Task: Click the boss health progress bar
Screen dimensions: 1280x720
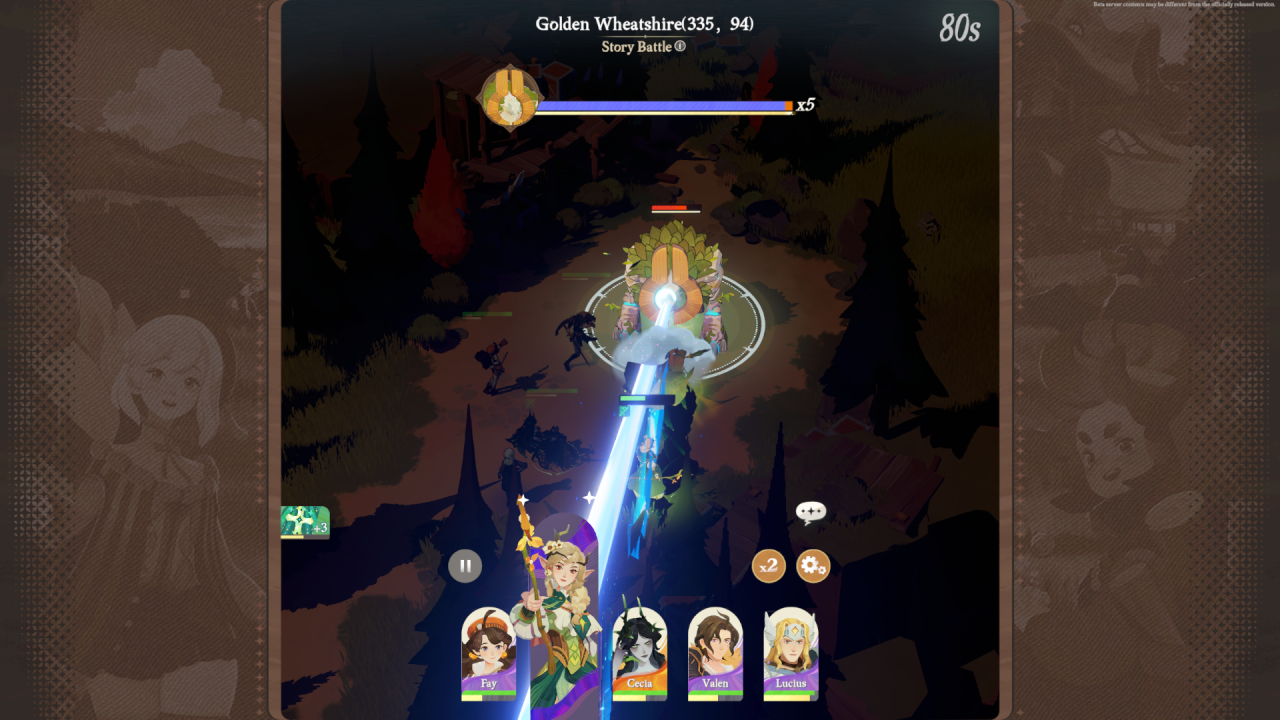Action: pyautogui.click(x=663, y=103)
